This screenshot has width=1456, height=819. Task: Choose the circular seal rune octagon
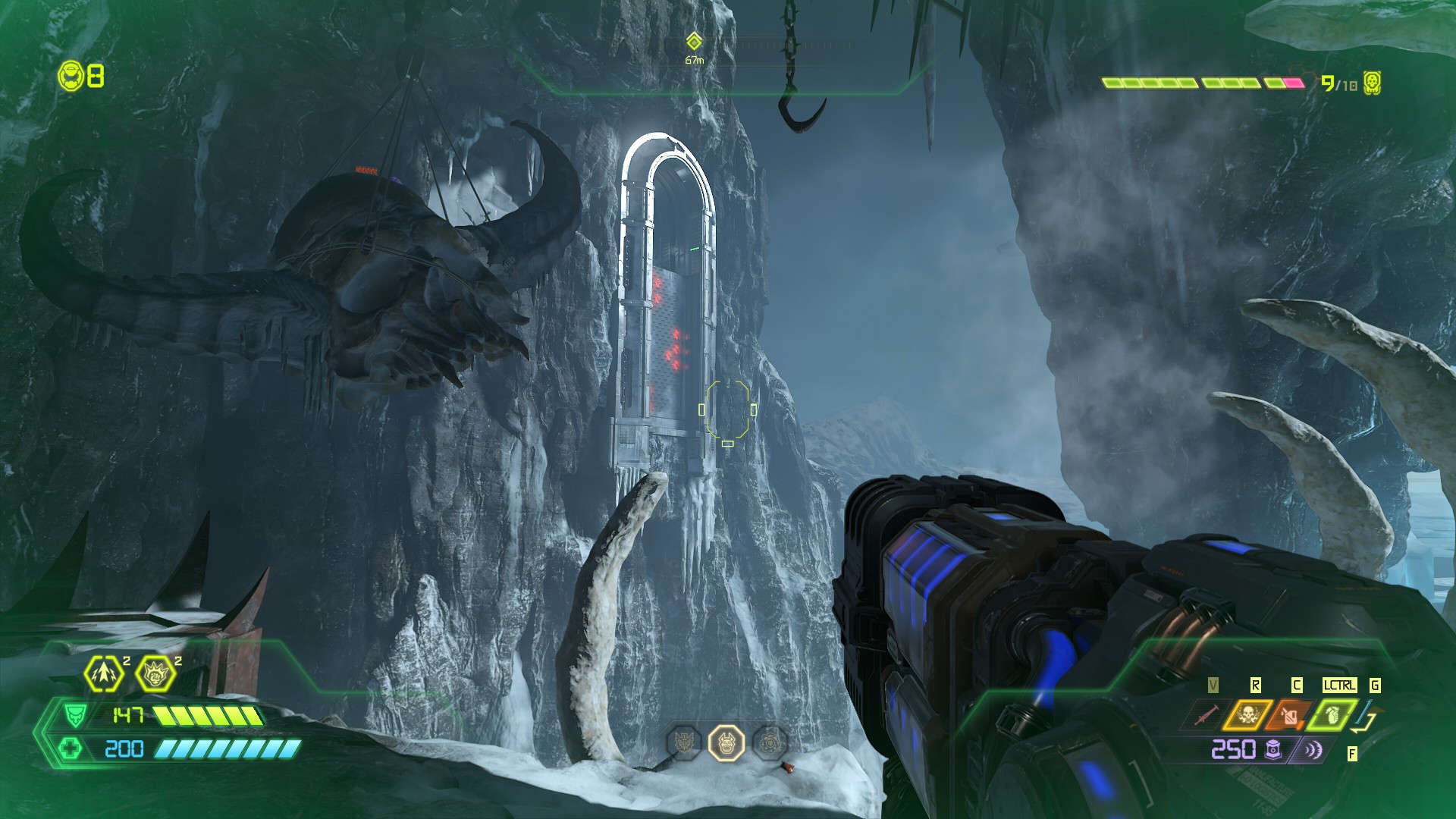click(770, 742)
